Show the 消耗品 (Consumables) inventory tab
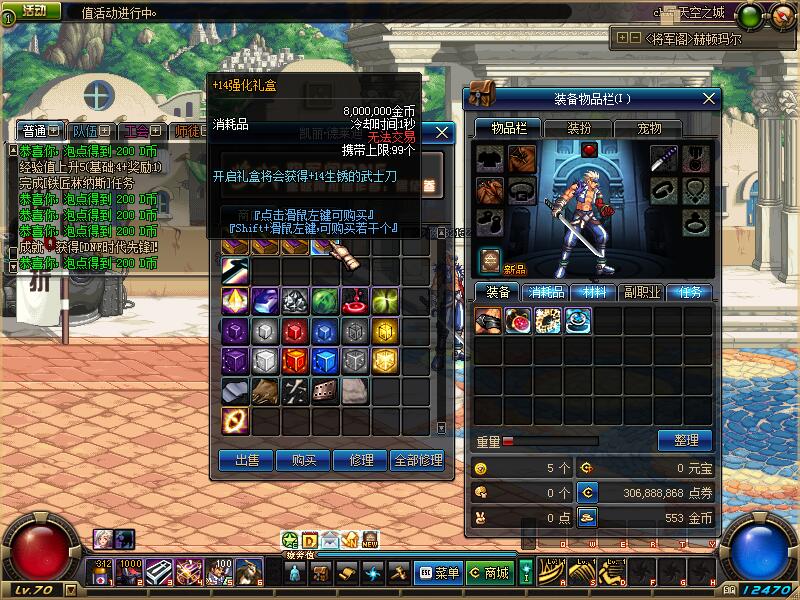This screenshot has height=600, width=800. (x=546, y=292)
